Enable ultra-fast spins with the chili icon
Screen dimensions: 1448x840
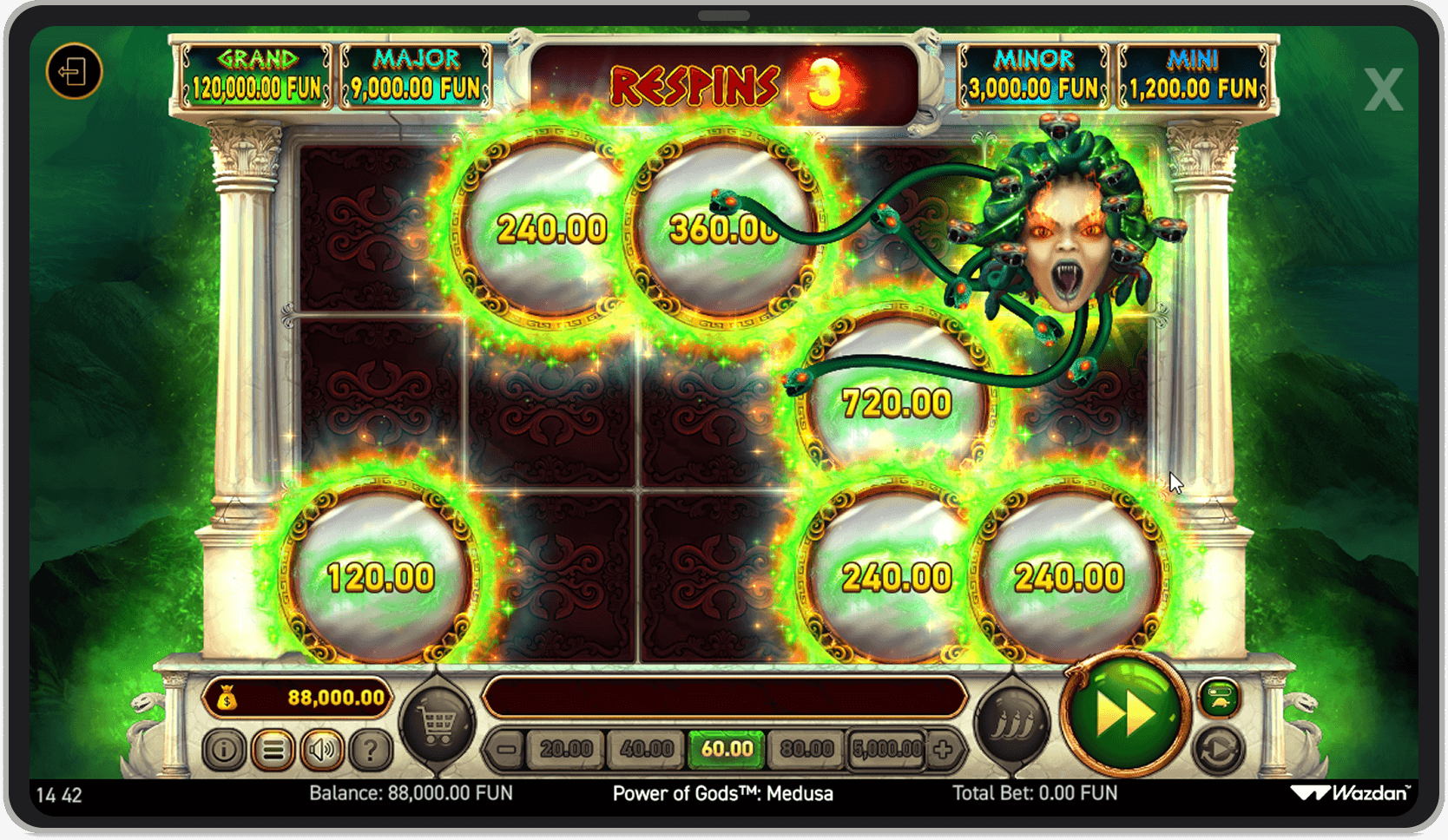tap(1012, 719)
